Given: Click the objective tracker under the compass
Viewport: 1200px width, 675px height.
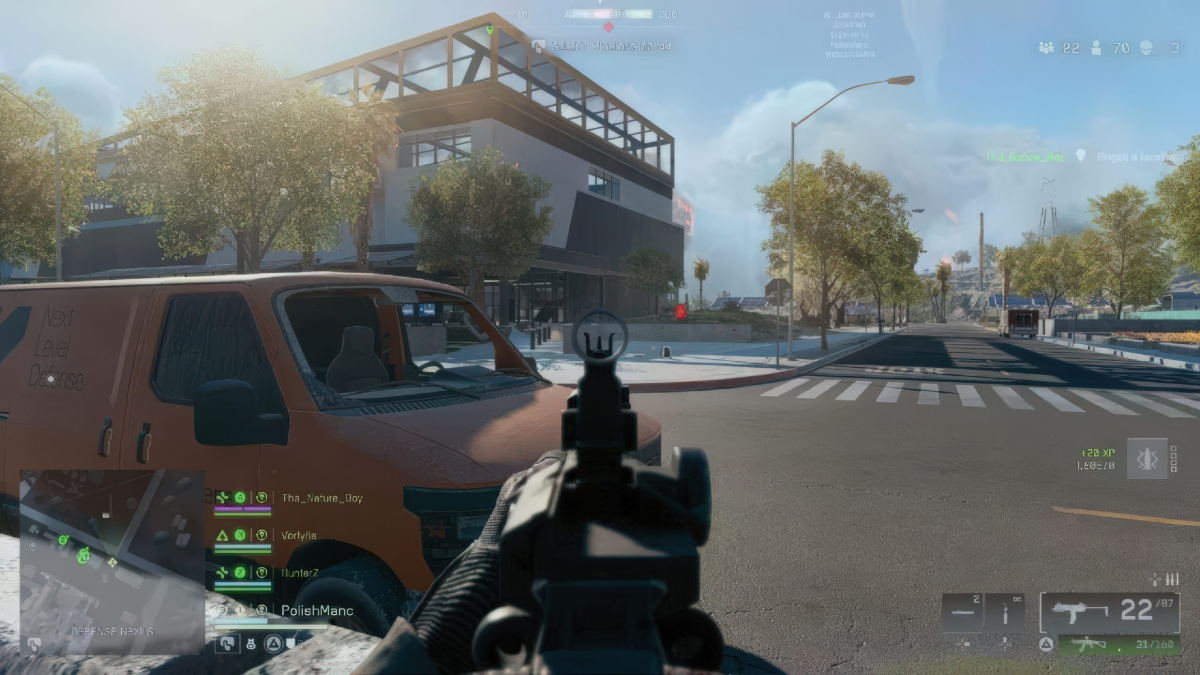Looking at the screenshot, I should (x=602, y=46).
